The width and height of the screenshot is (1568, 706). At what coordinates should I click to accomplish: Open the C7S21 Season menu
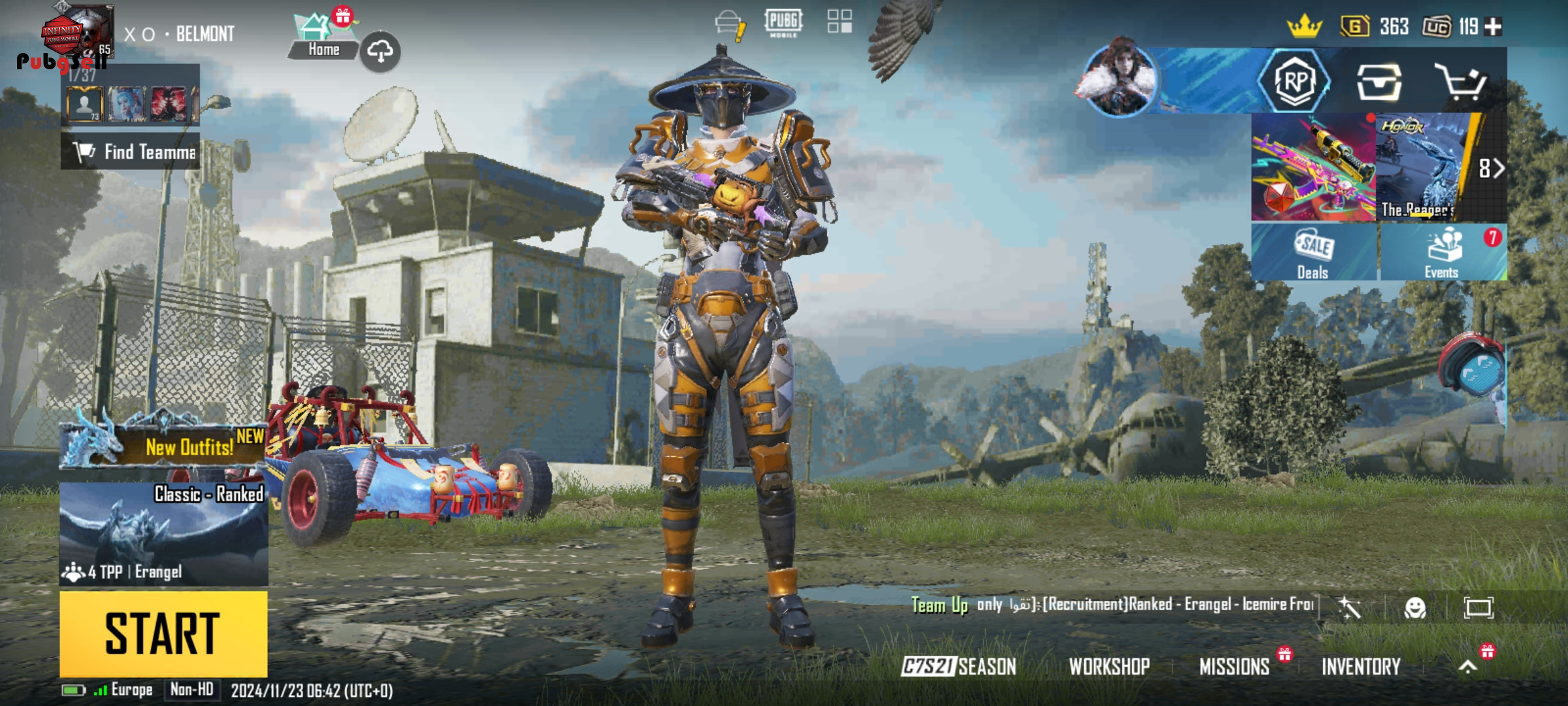[x=958, y=666]
